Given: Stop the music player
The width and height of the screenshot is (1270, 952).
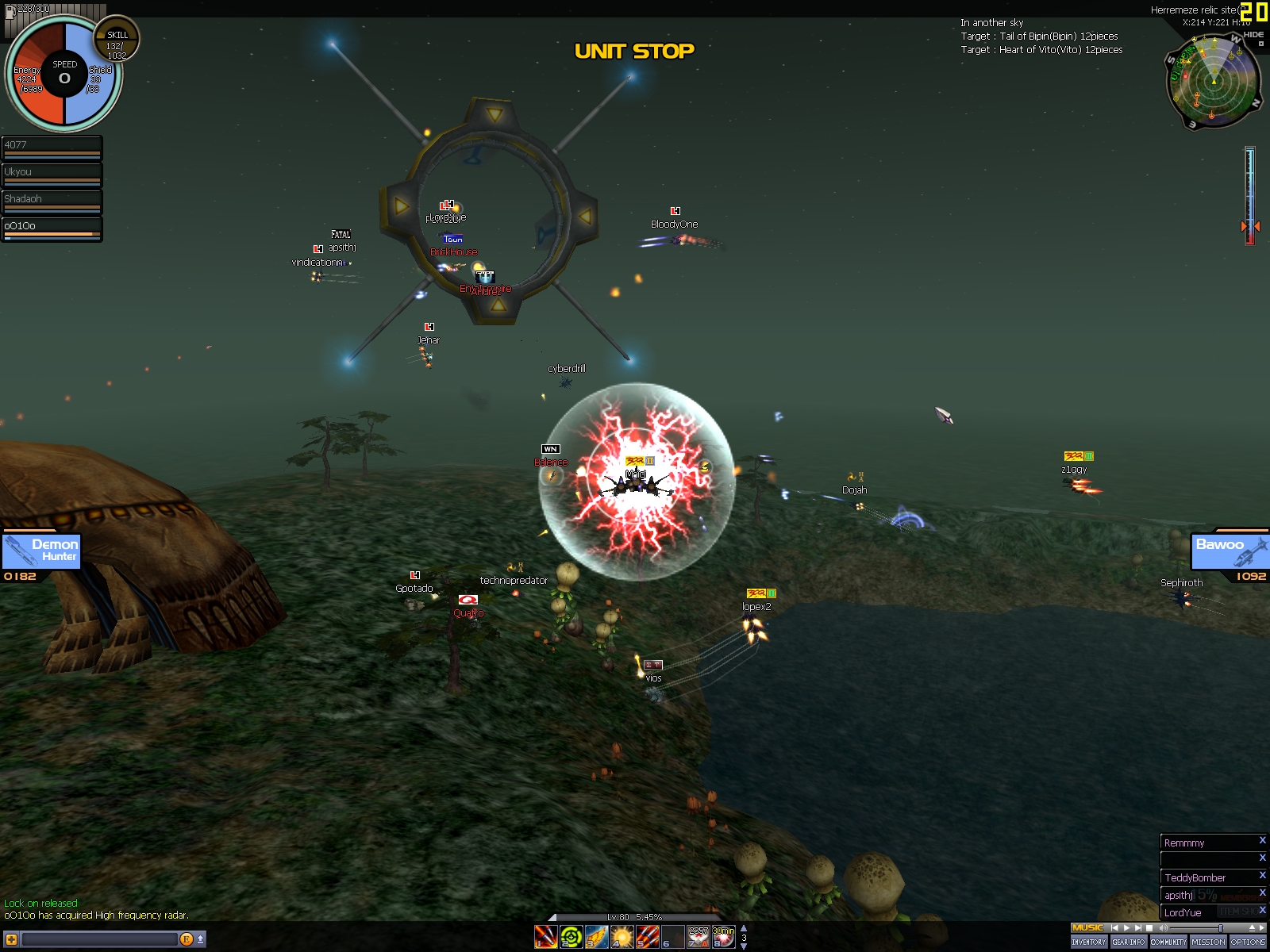Looking at the screenshot, I should [x=1149, y=927].
